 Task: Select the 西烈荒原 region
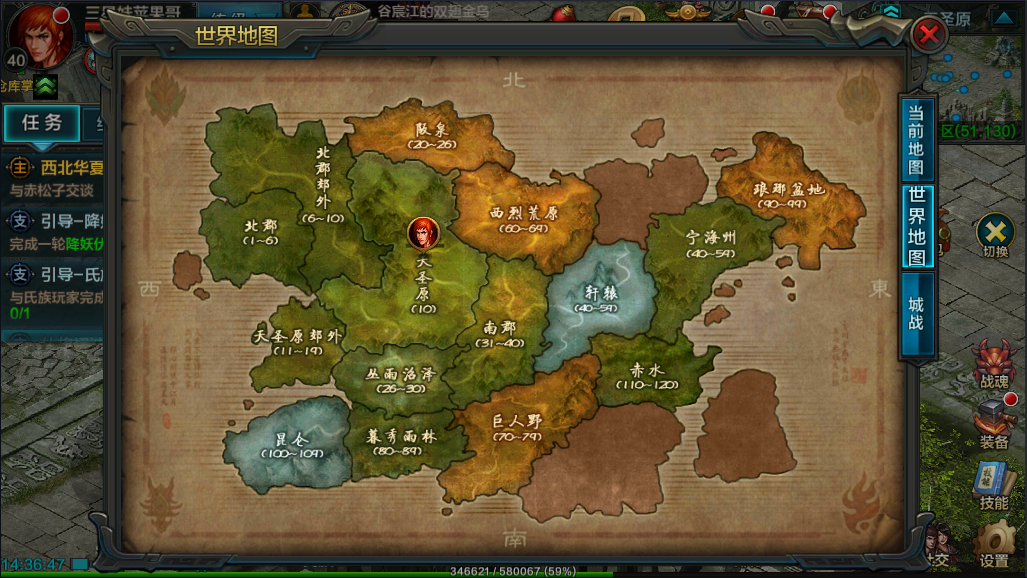click(x=524, y=219)
